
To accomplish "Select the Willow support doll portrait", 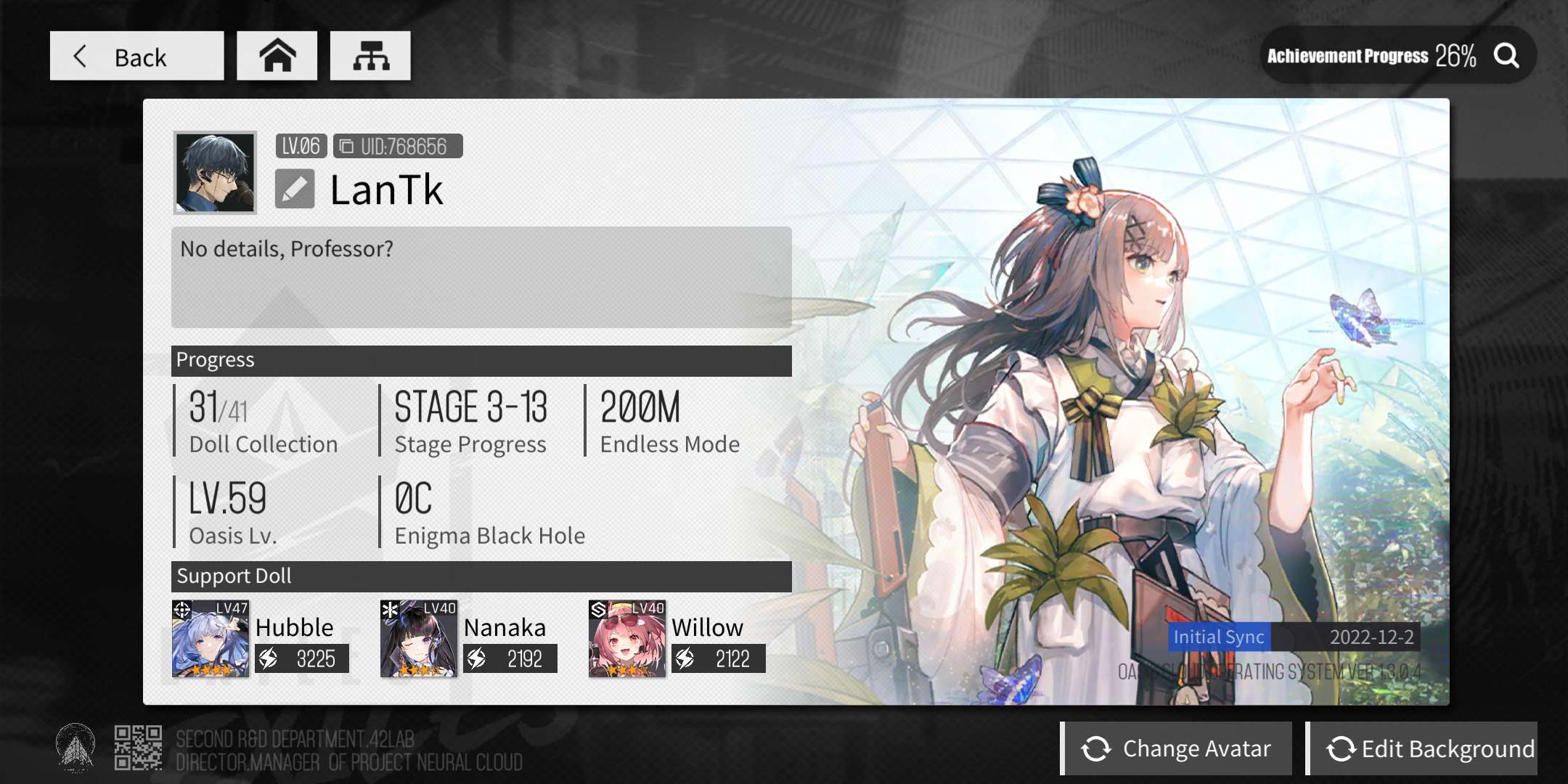I will pos(627,639).
